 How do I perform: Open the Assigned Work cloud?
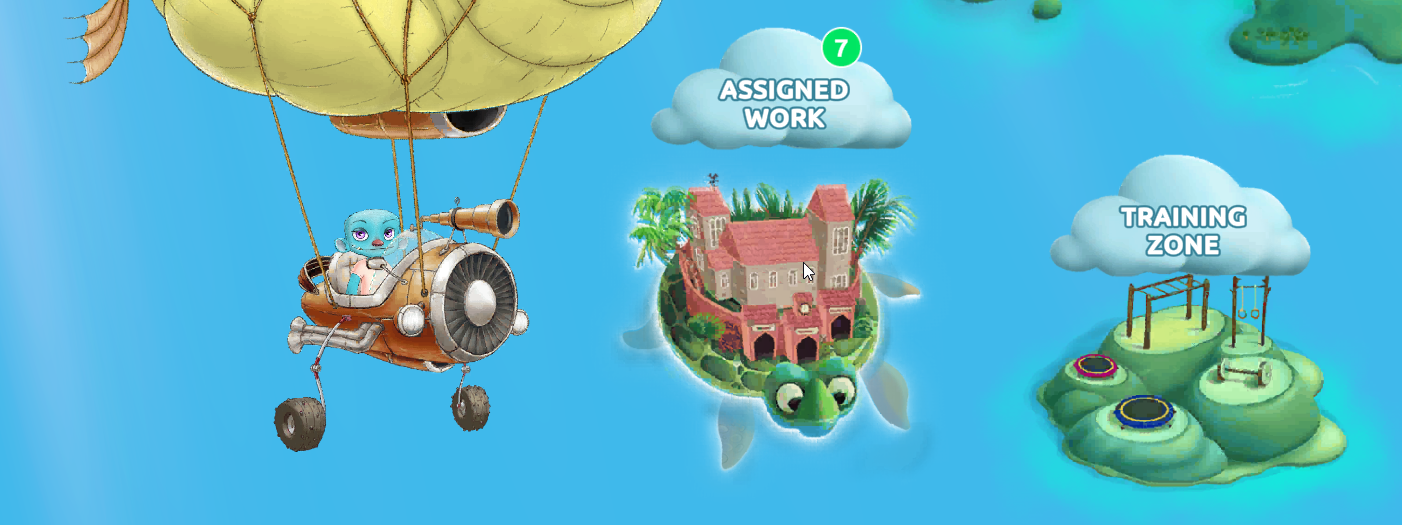[783, 104]
